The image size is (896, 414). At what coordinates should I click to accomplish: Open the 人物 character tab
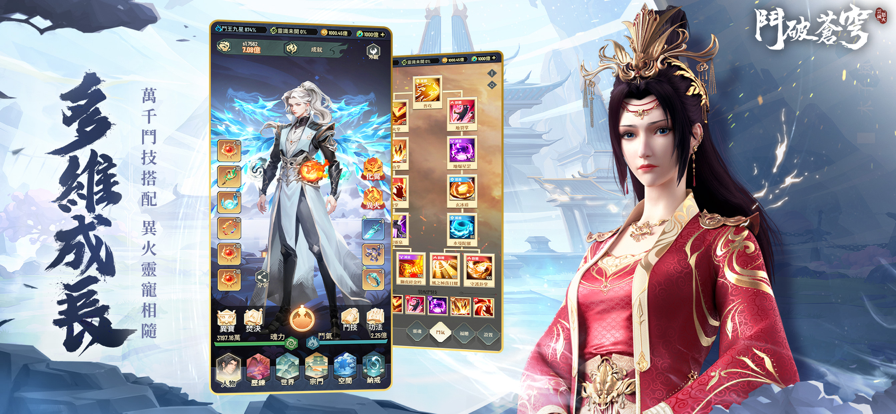pyautogui.click(x=229, y=367)
